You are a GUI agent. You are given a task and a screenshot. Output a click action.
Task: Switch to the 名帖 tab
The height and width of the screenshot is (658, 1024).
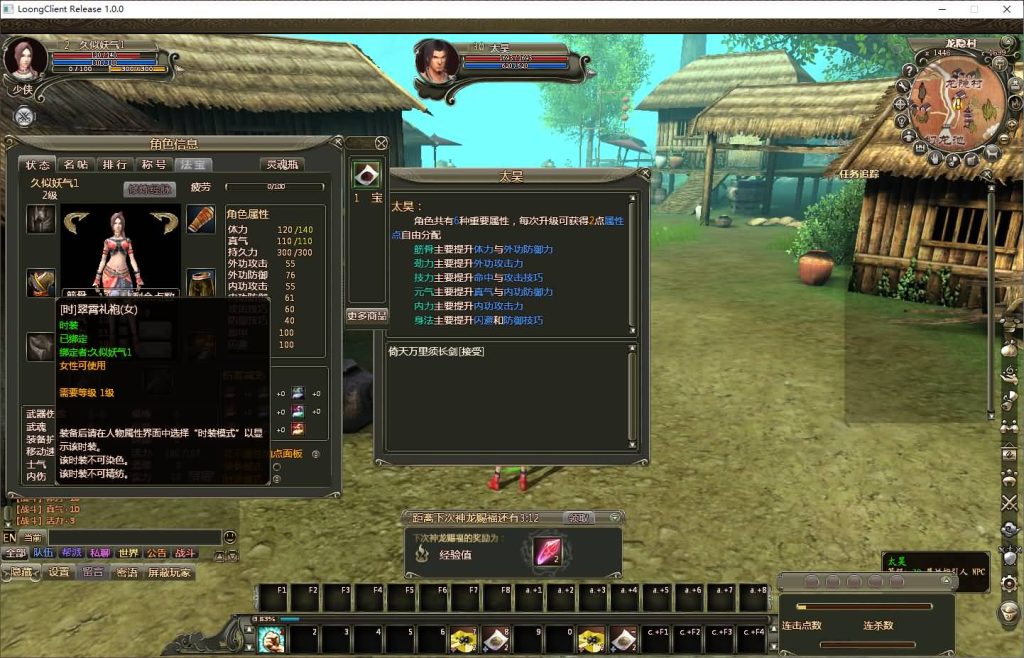tap(76, 165)
